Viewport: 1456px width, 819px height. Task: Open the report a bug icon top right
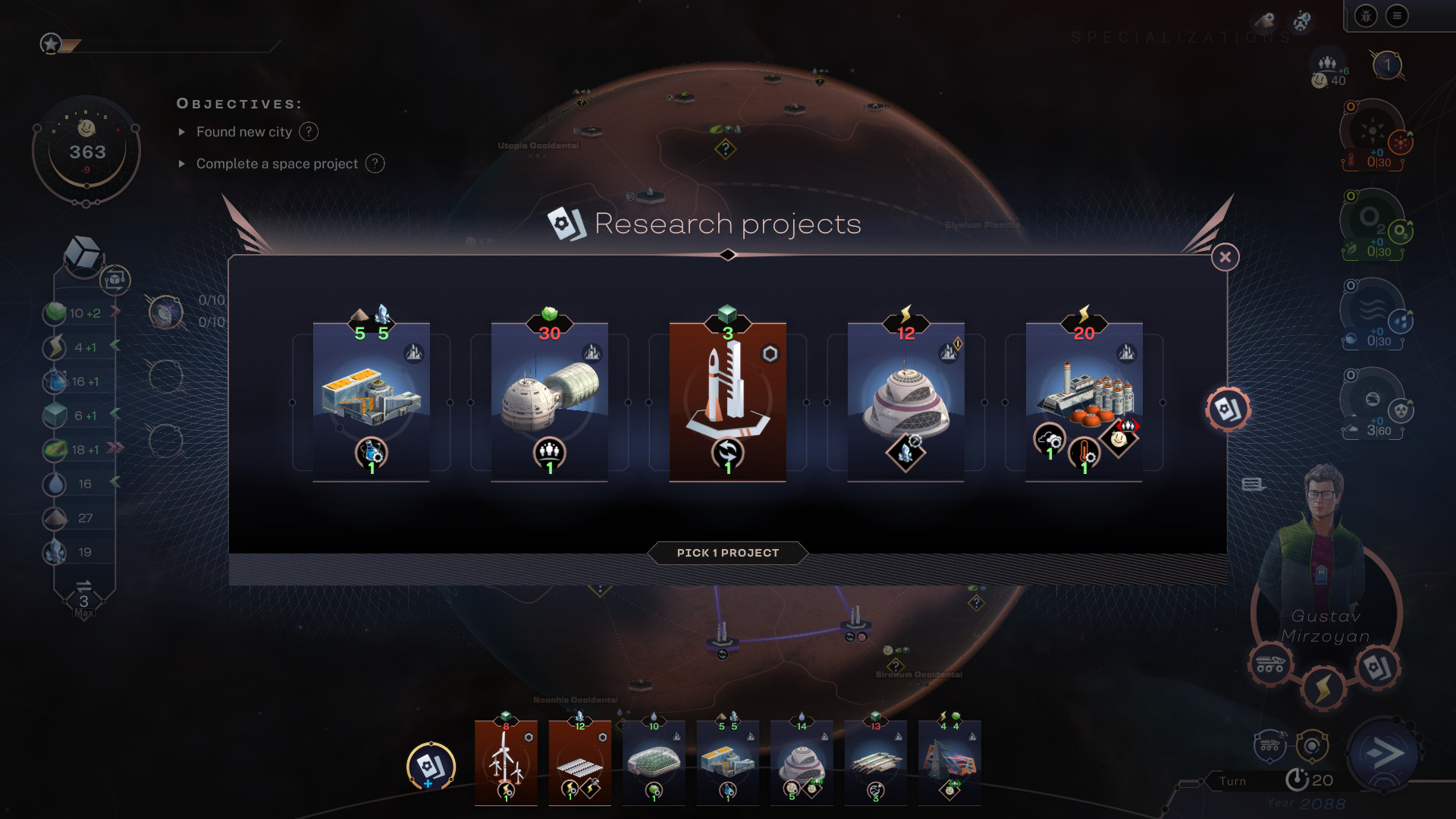coord(1367,17)
